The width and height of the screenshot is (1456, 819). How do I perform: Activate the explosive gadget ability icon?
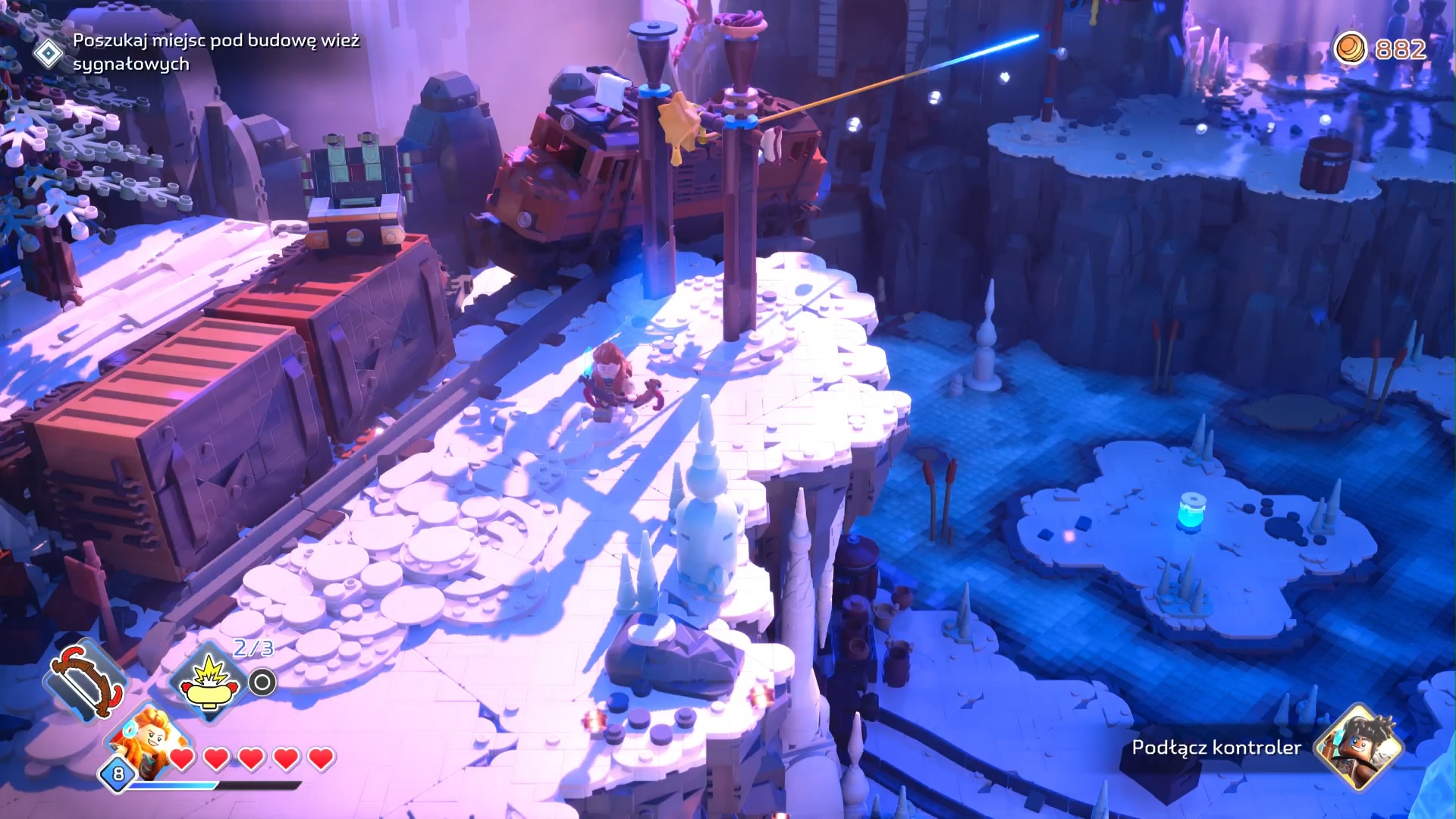pos(208,682)
